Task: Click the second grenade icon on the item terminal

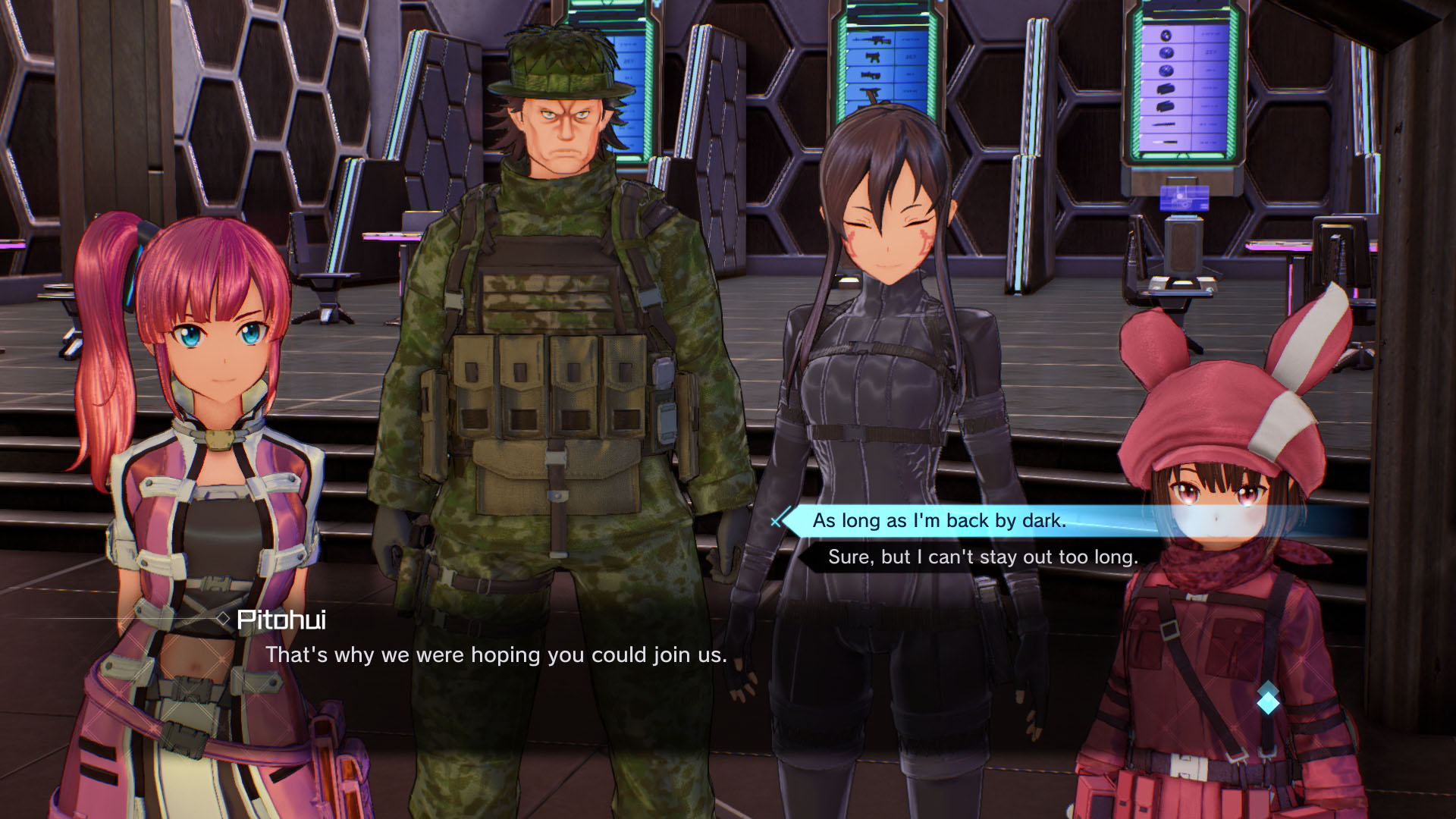Action: [1166, 52]
